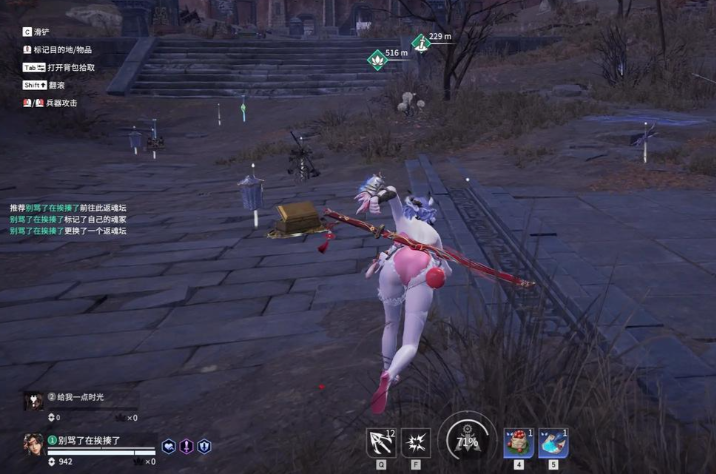The height and width of the screenshot is (474, 716).
Task: Inspect the heart-shaped buff icon
Action: tap(168, 447)
